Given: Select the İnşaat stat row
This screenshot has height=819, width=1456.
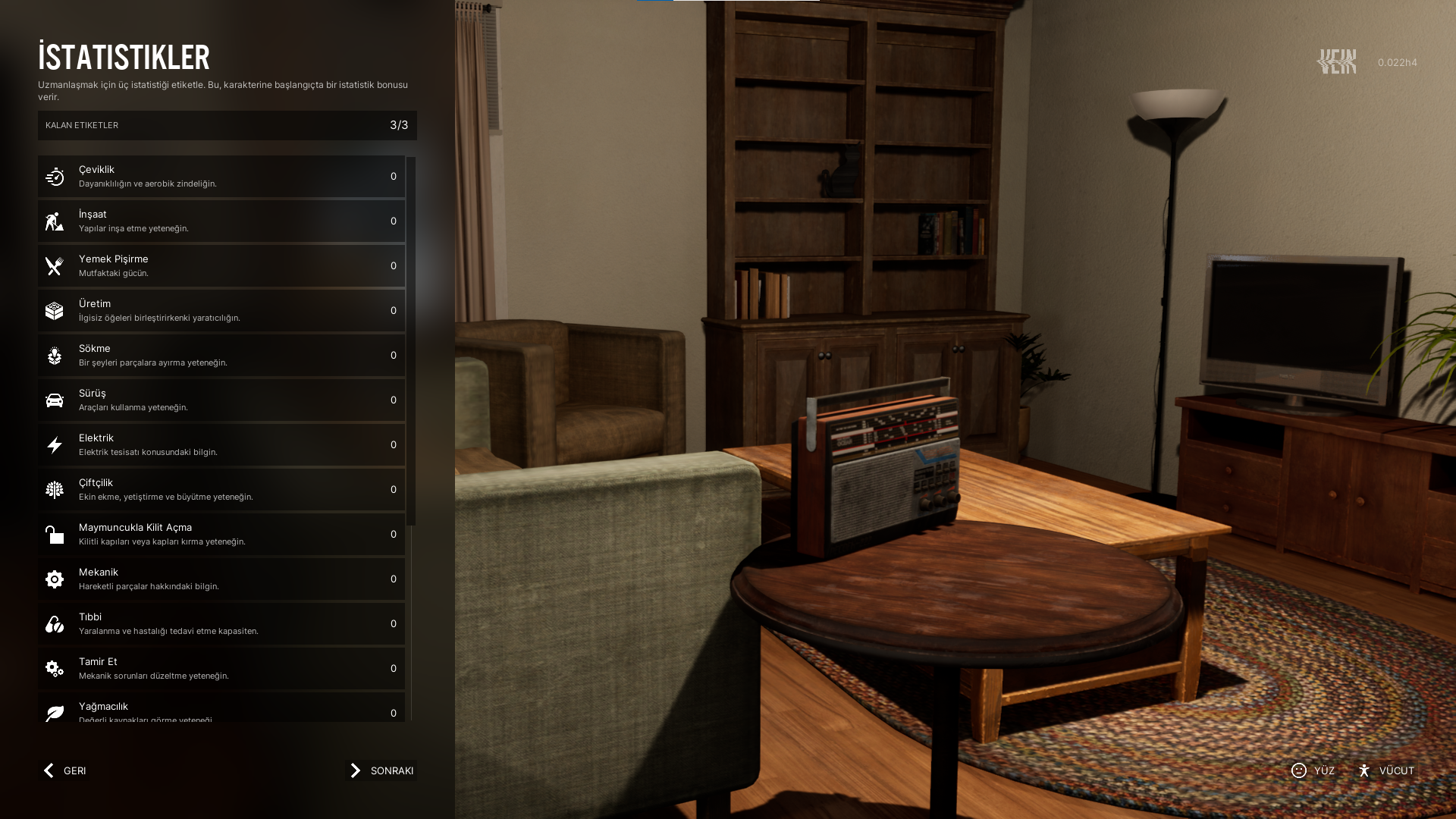Looking at the screenshot, I should [221, 221].
